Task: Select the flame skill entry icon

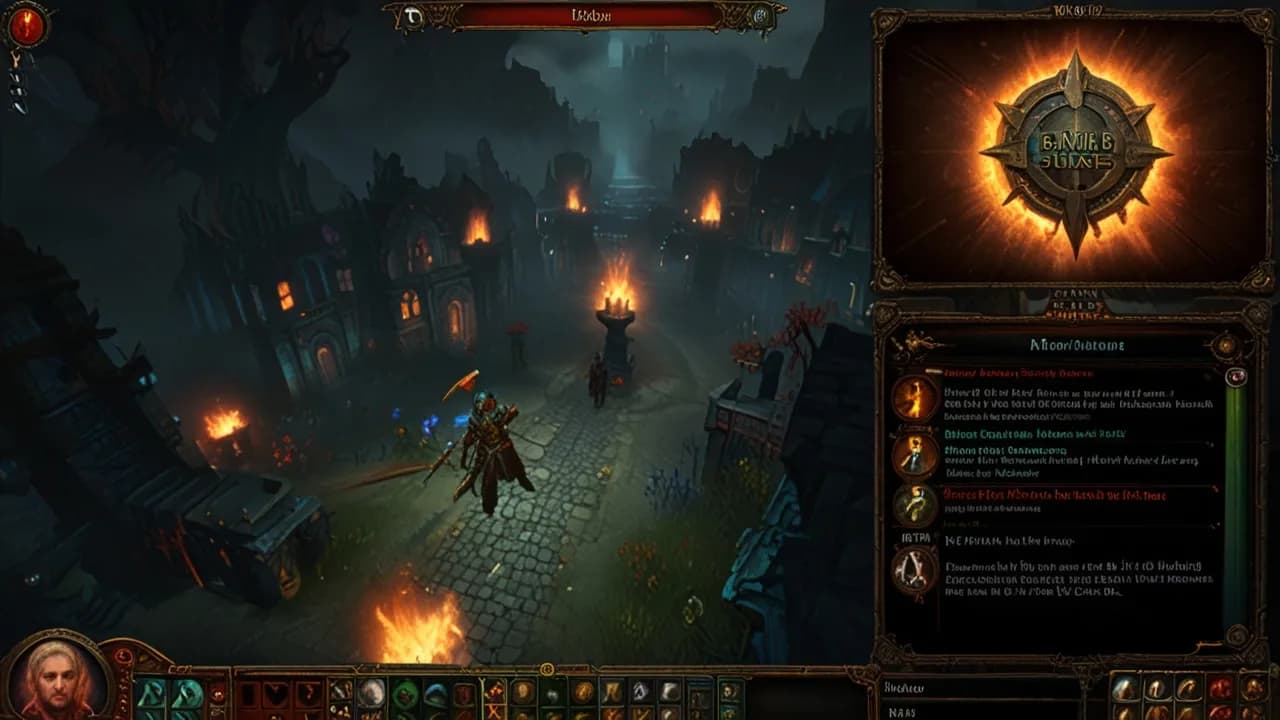Action: click(x=915, y=396)
